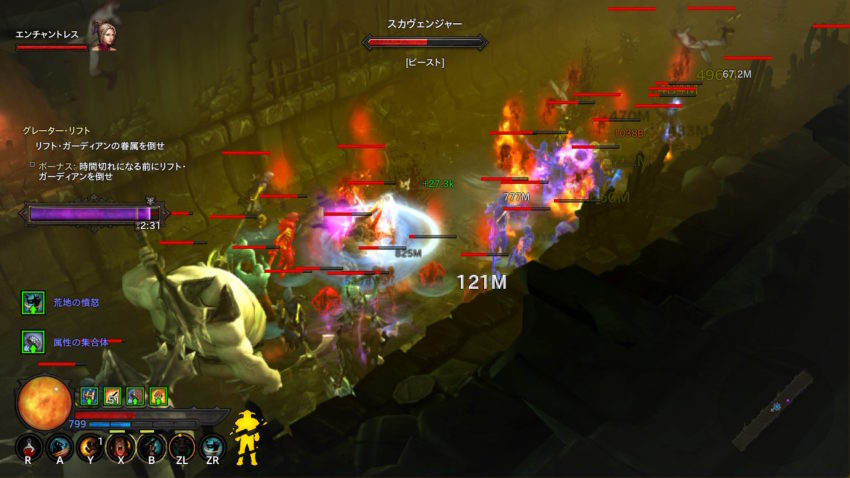Use the red health potion slot
The image size is (850, 478).
tap(30, 447)
